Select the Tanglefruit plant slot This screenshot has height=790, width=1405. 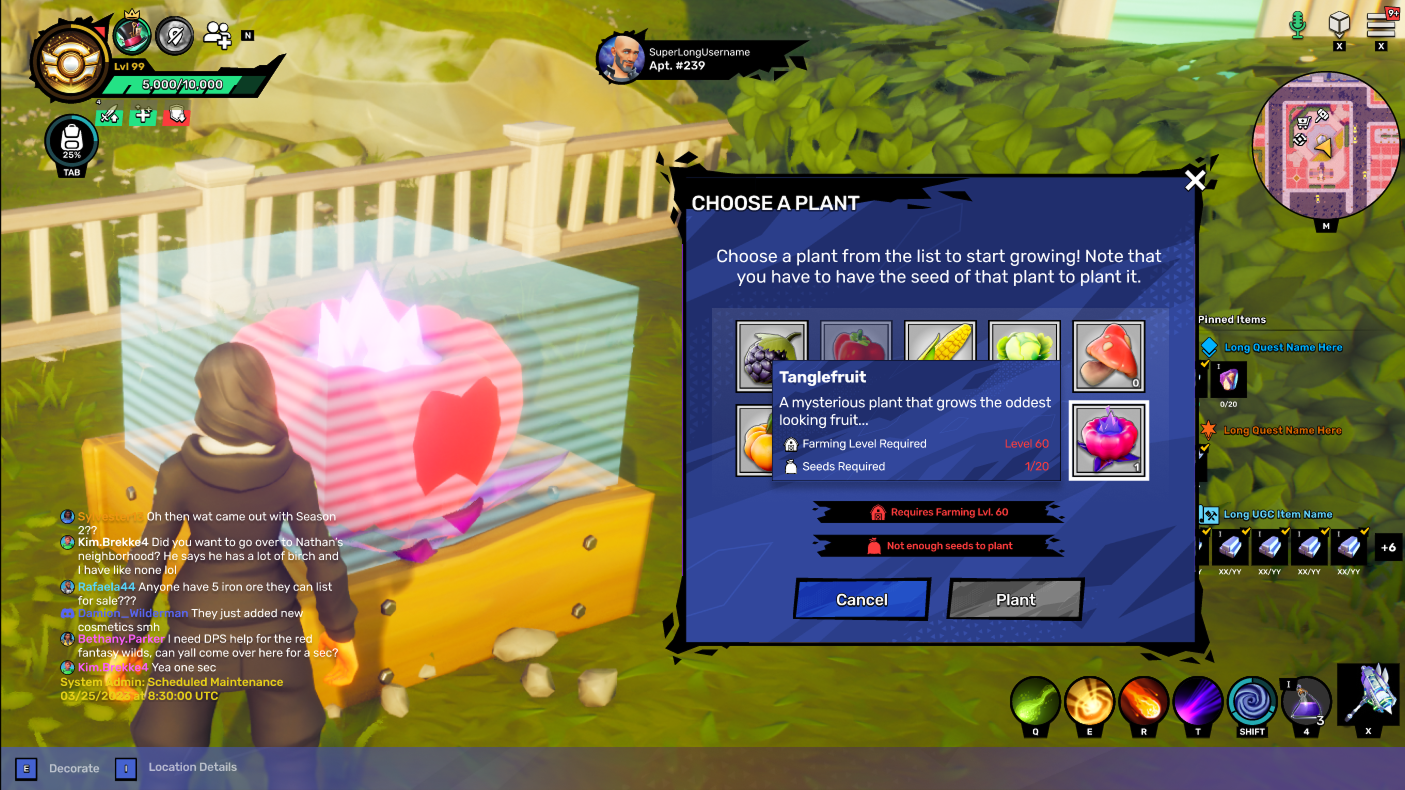coord(1108,440)
